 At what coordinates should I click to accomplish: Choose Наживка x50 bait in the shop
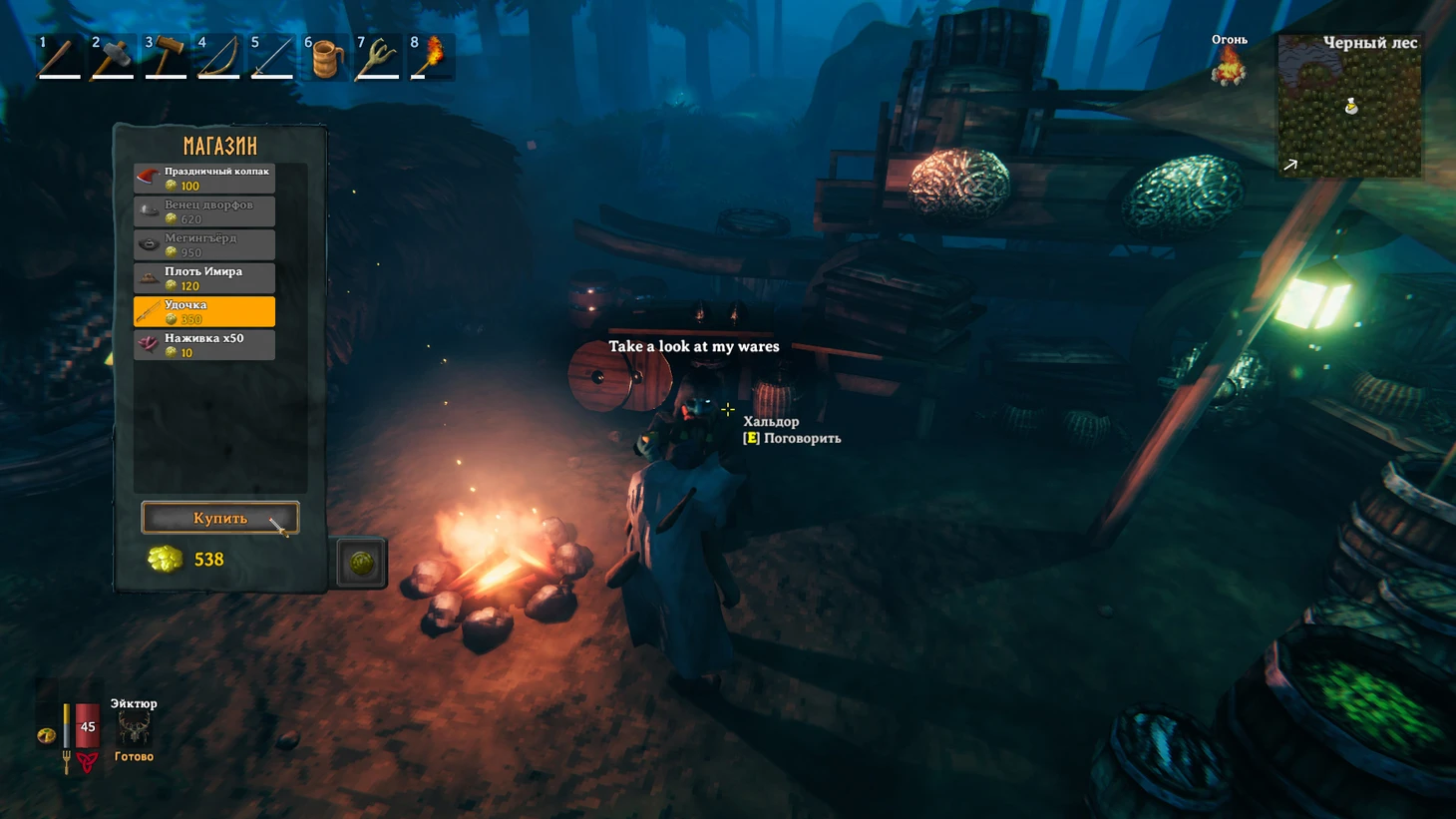click(204, 345)
